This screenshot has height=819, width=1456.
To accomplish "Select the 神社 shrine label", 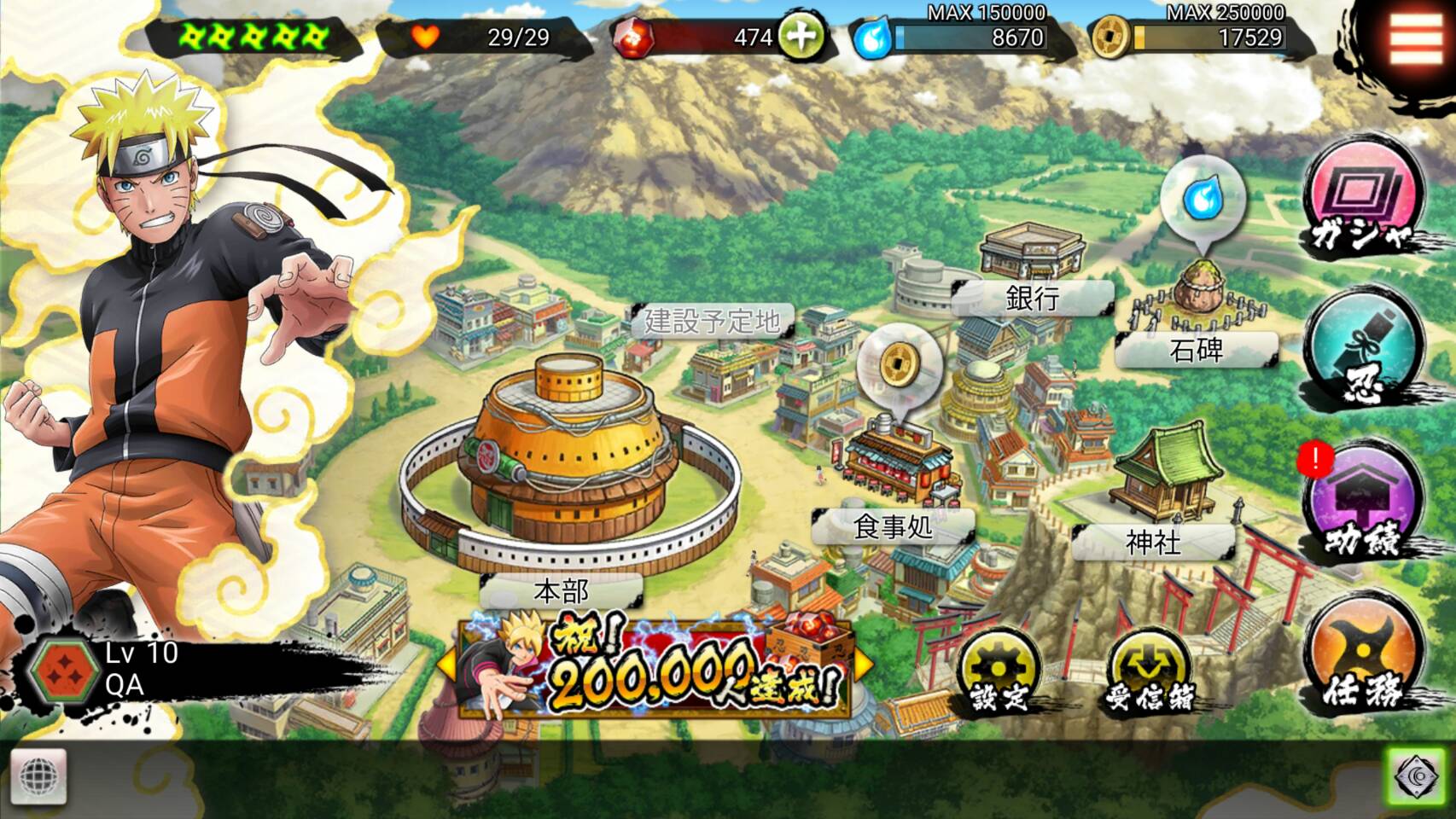I will (1153, 542).
